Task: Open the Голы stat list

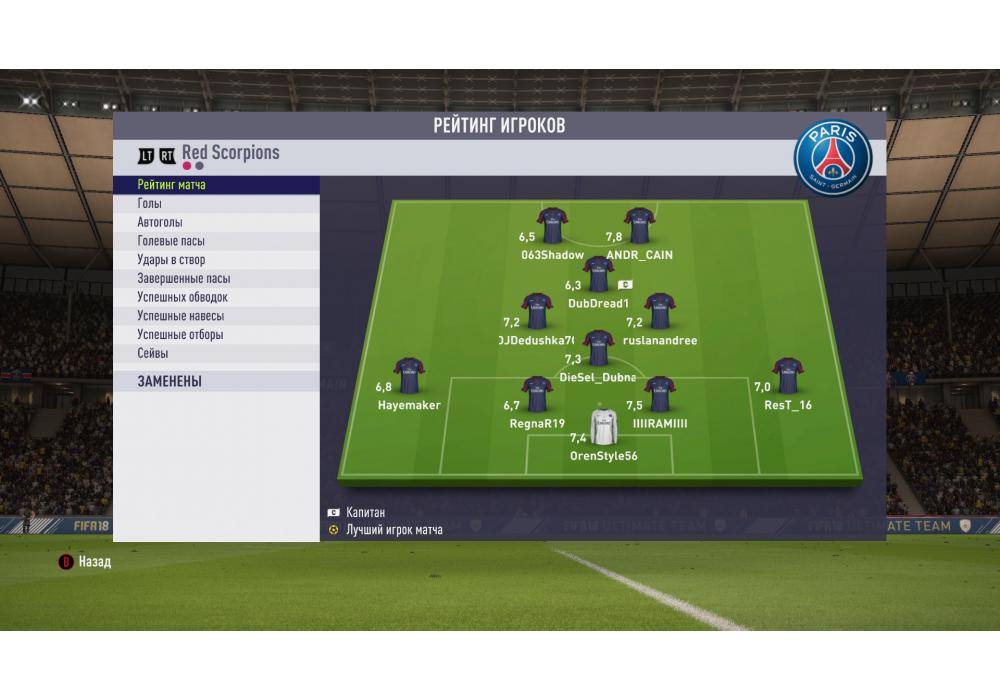Action: pos(216,204)
